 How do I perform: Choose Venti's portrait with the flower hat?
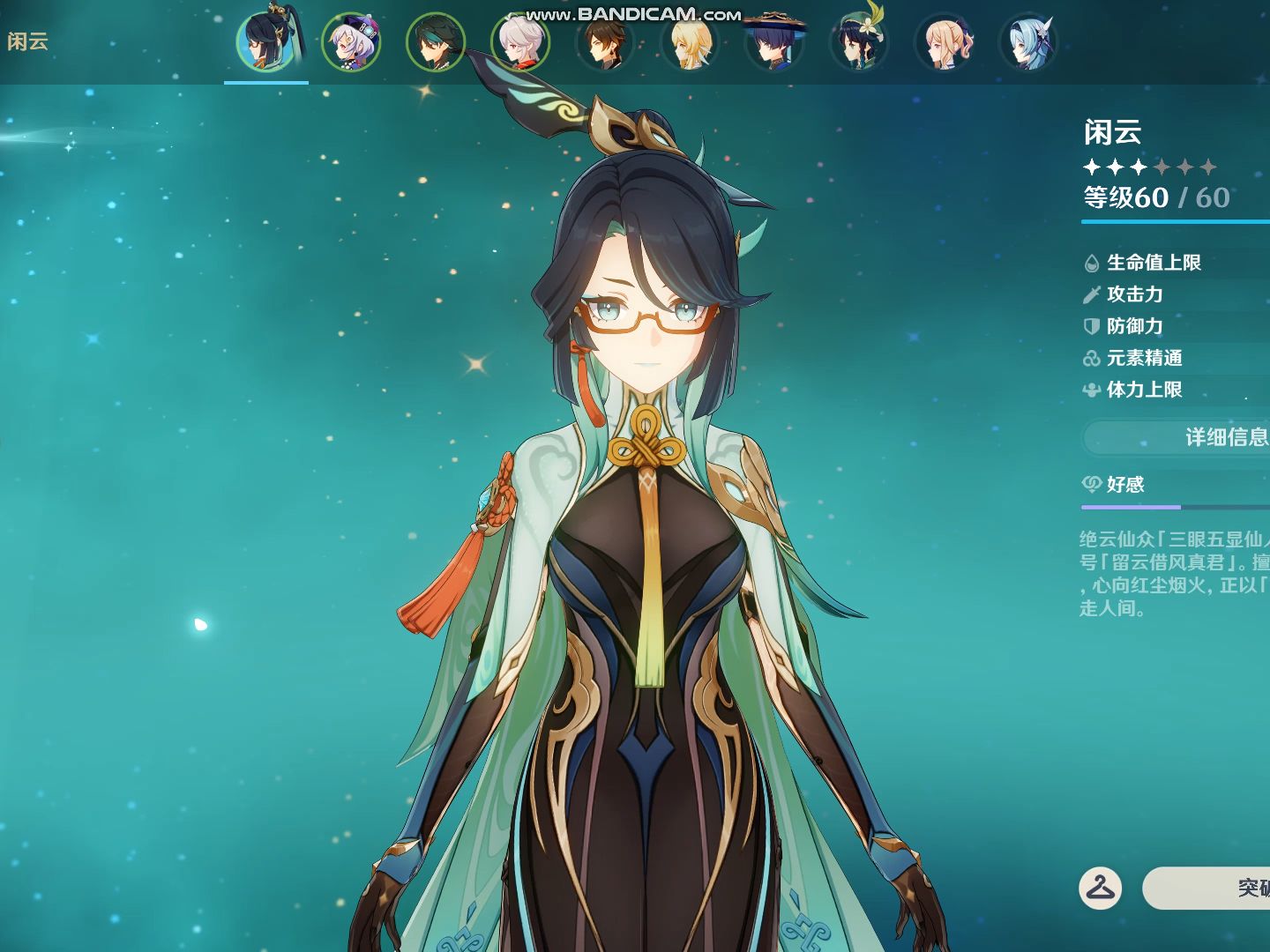(x=859, y=42)
